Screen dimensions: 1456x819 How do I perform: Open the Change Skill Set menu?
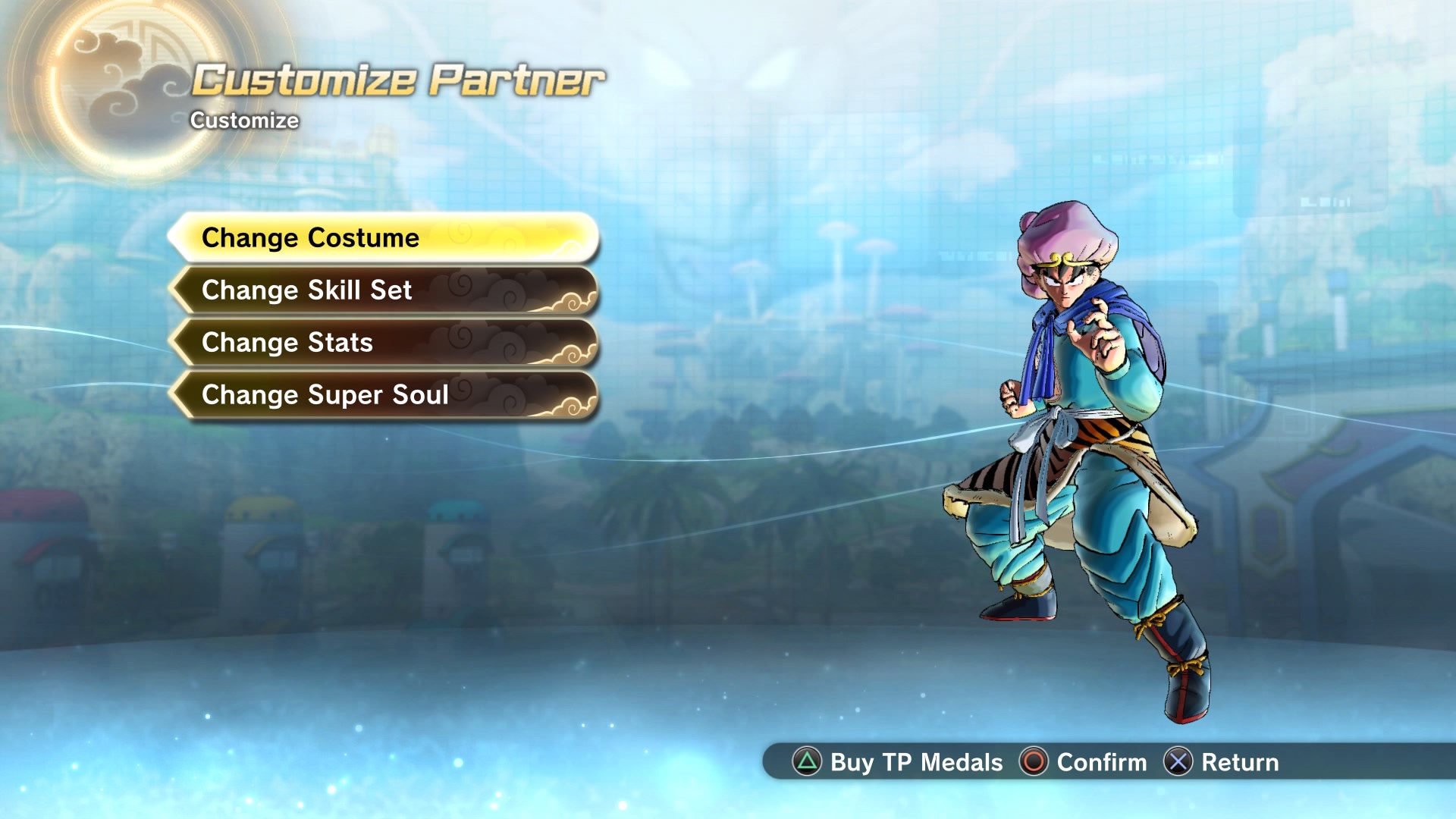(x=383, y=290)
